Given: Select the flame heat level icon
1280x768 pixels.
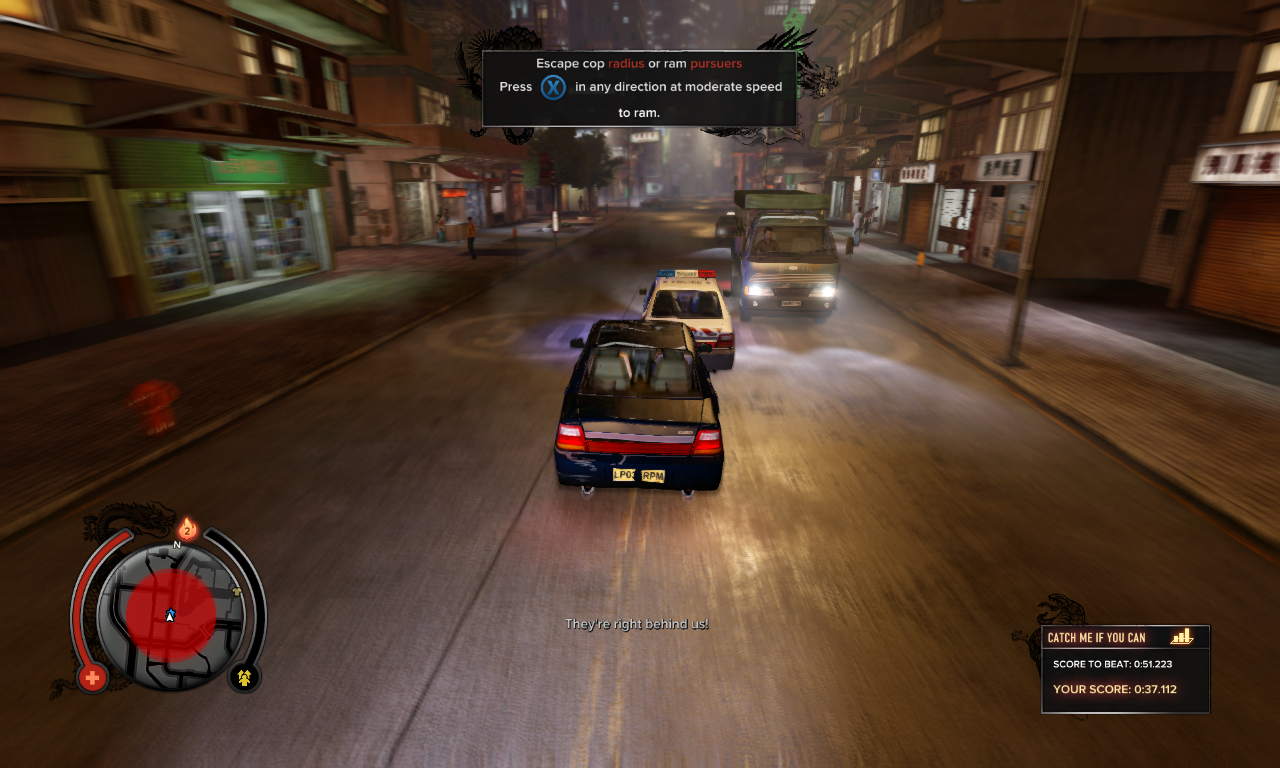Looking at the screenshot, I should 187,530.
